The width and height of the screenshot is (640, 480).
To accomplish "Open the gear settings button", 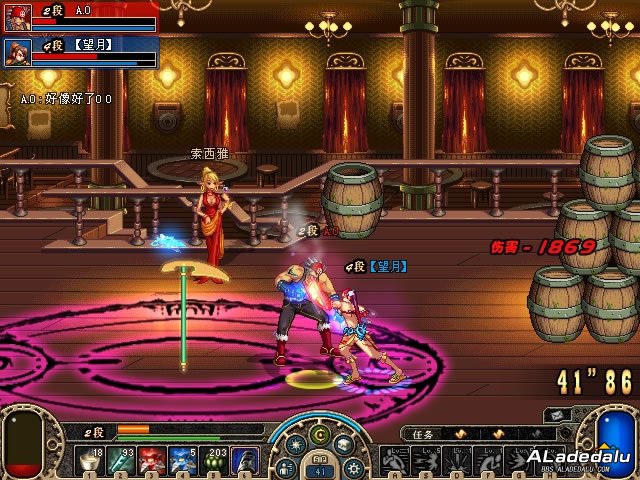I will (x=351, y=466).
